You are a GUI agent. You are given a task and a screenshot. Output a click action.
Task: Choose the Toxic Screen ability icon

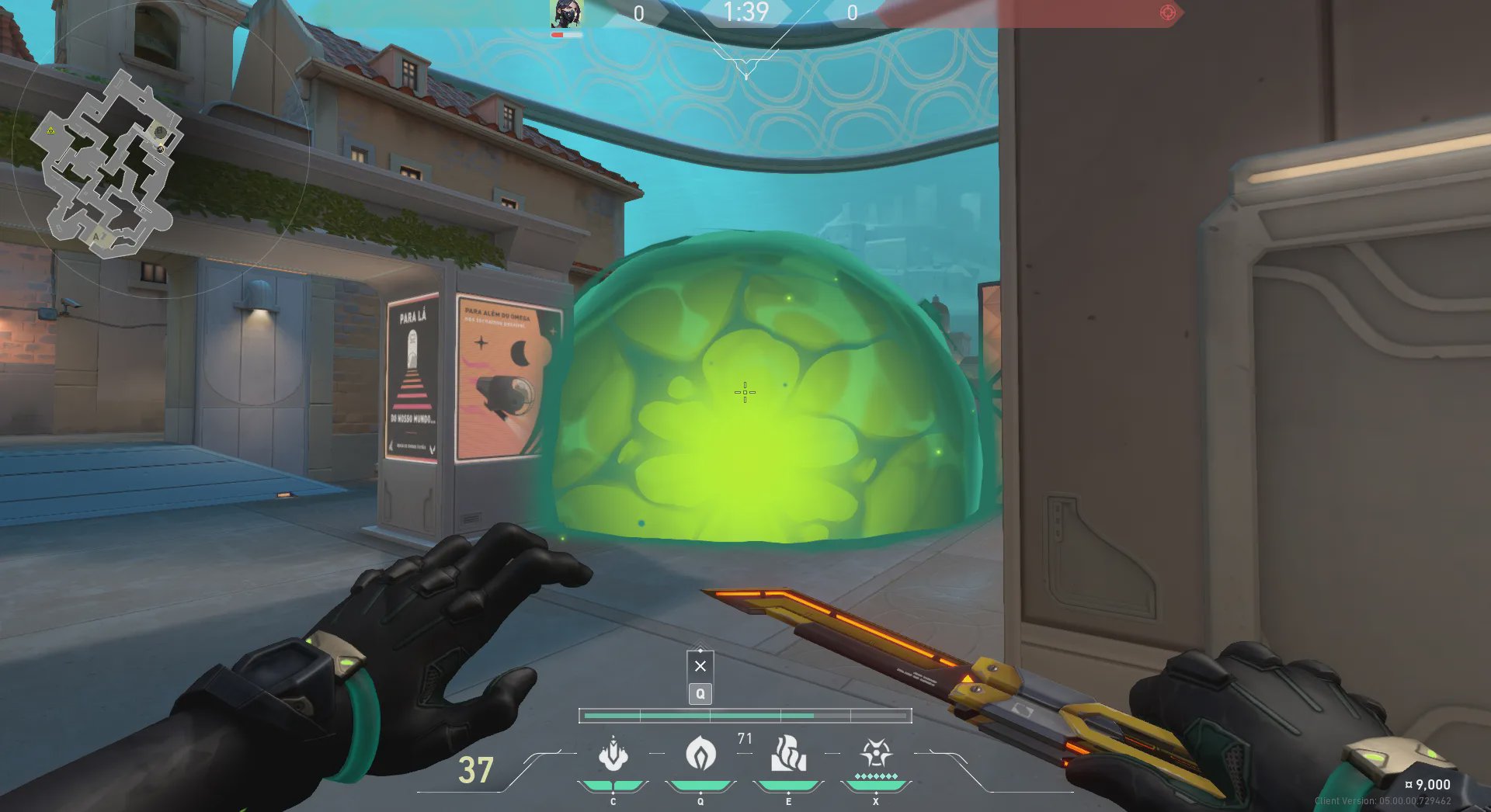tap(788, 754)
